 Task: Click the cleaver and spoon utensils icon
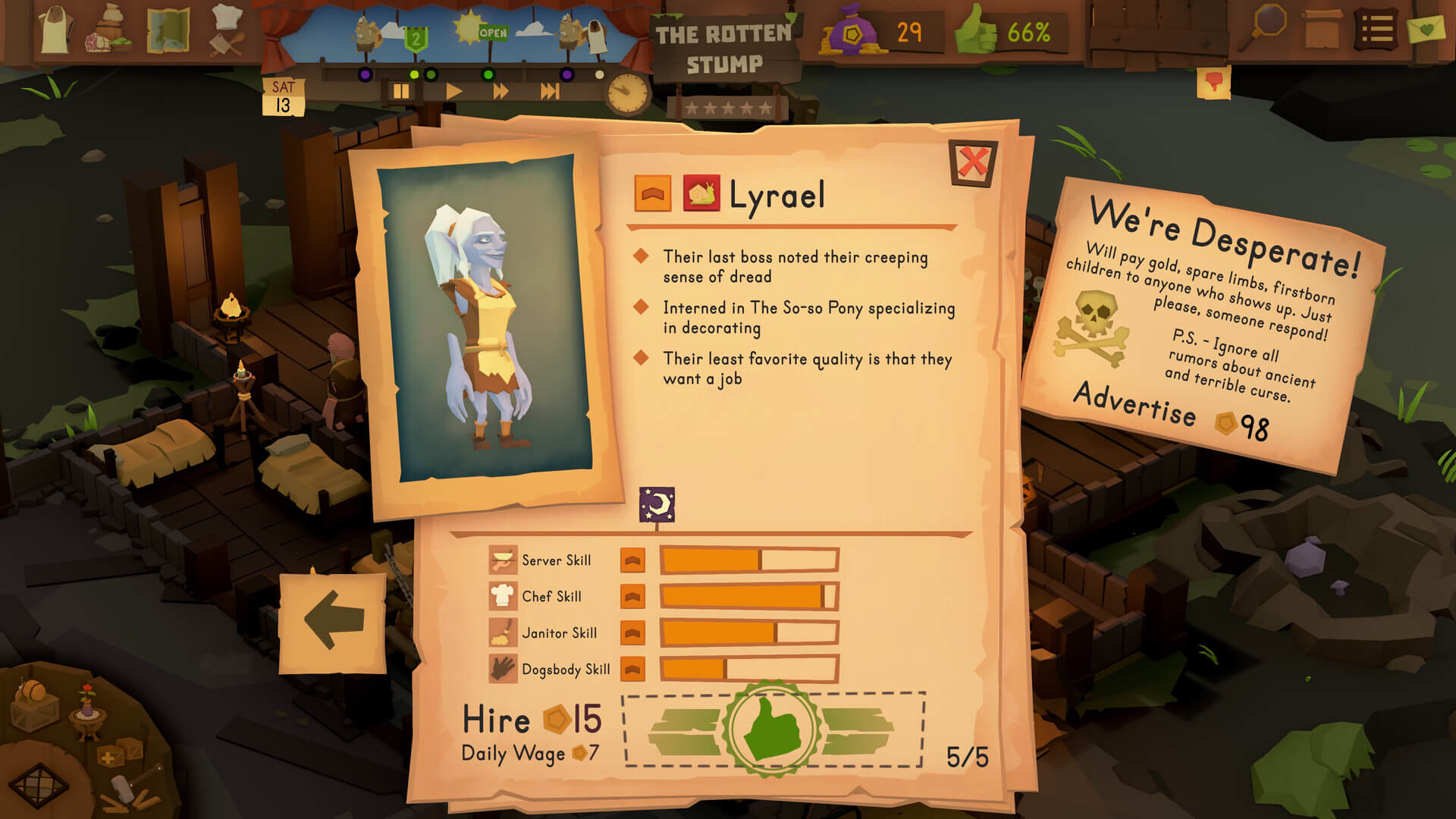point(225,45)
